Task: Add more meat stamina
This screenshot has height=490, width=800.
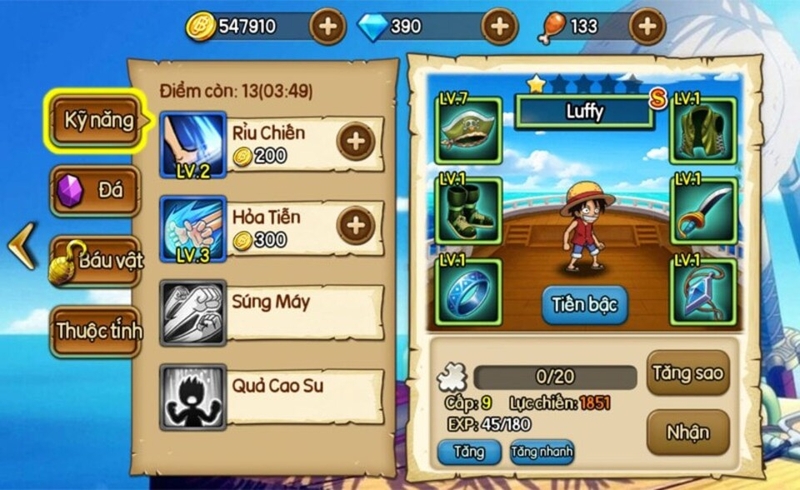Action: coord(647,27)
